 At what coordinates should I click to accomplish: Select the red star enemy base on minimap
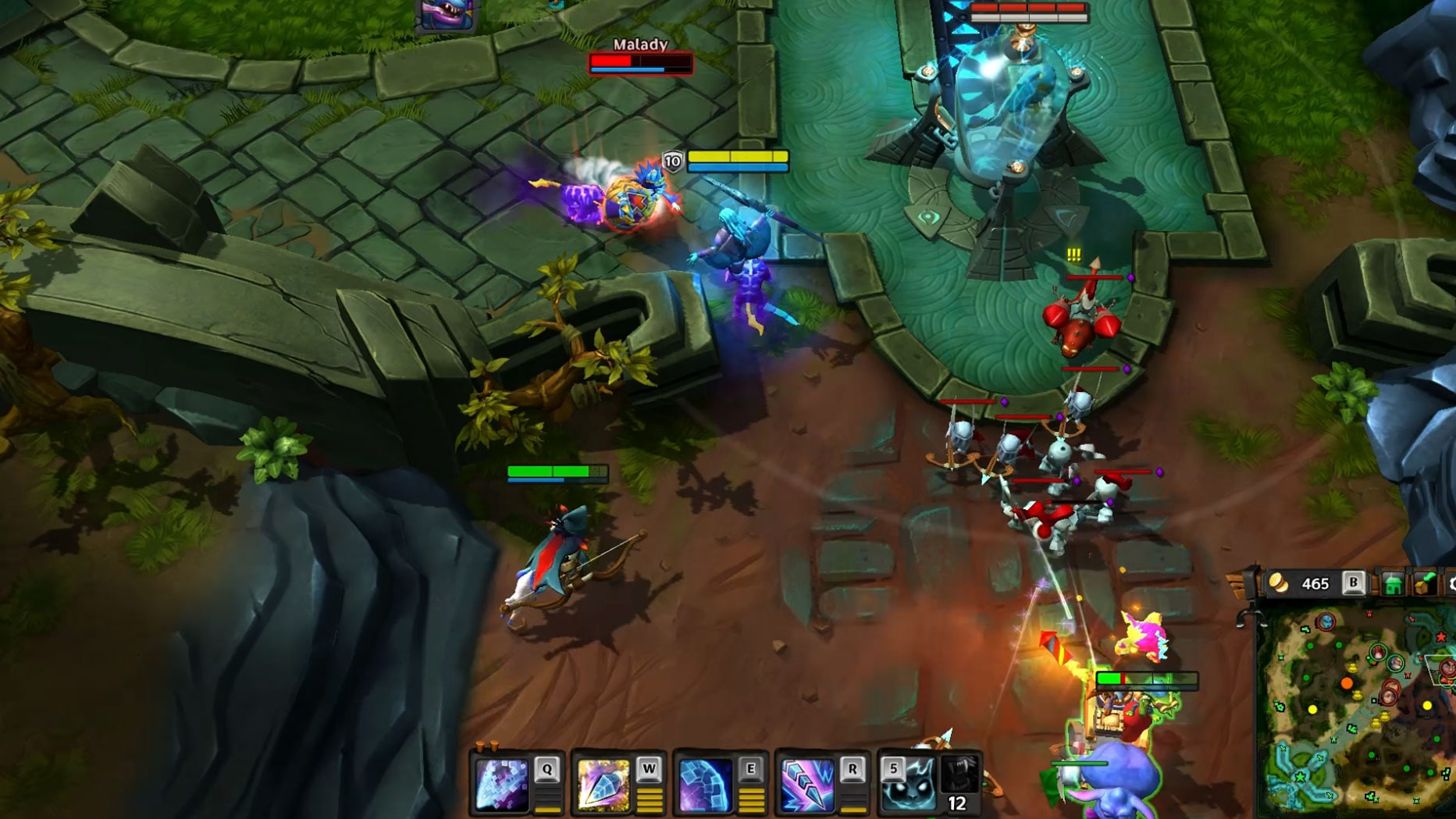coord(1441,637)
